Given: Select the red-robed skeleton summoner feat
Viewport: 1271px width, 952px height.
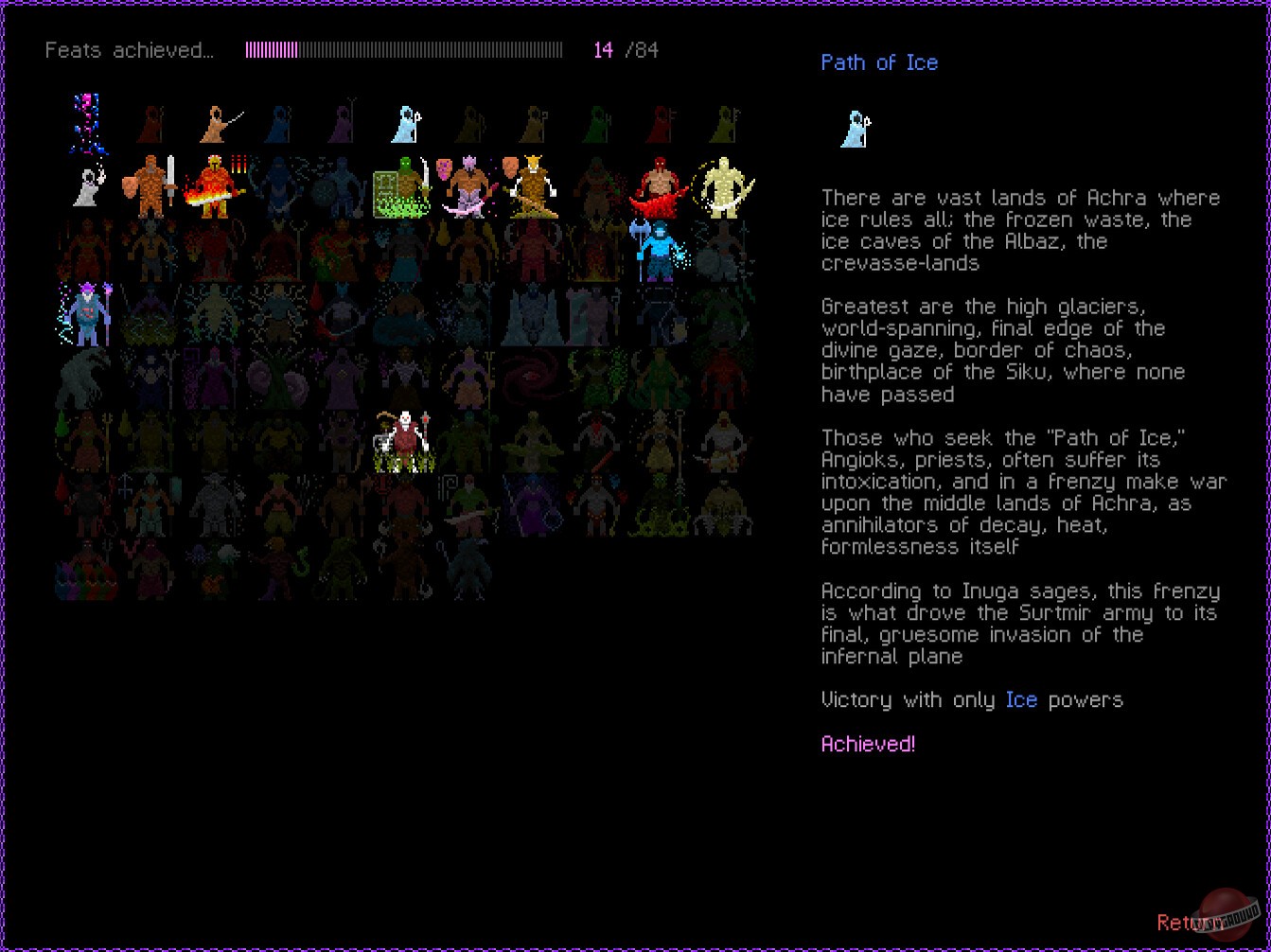Looking at the screenshot, I should coord(405,440).
